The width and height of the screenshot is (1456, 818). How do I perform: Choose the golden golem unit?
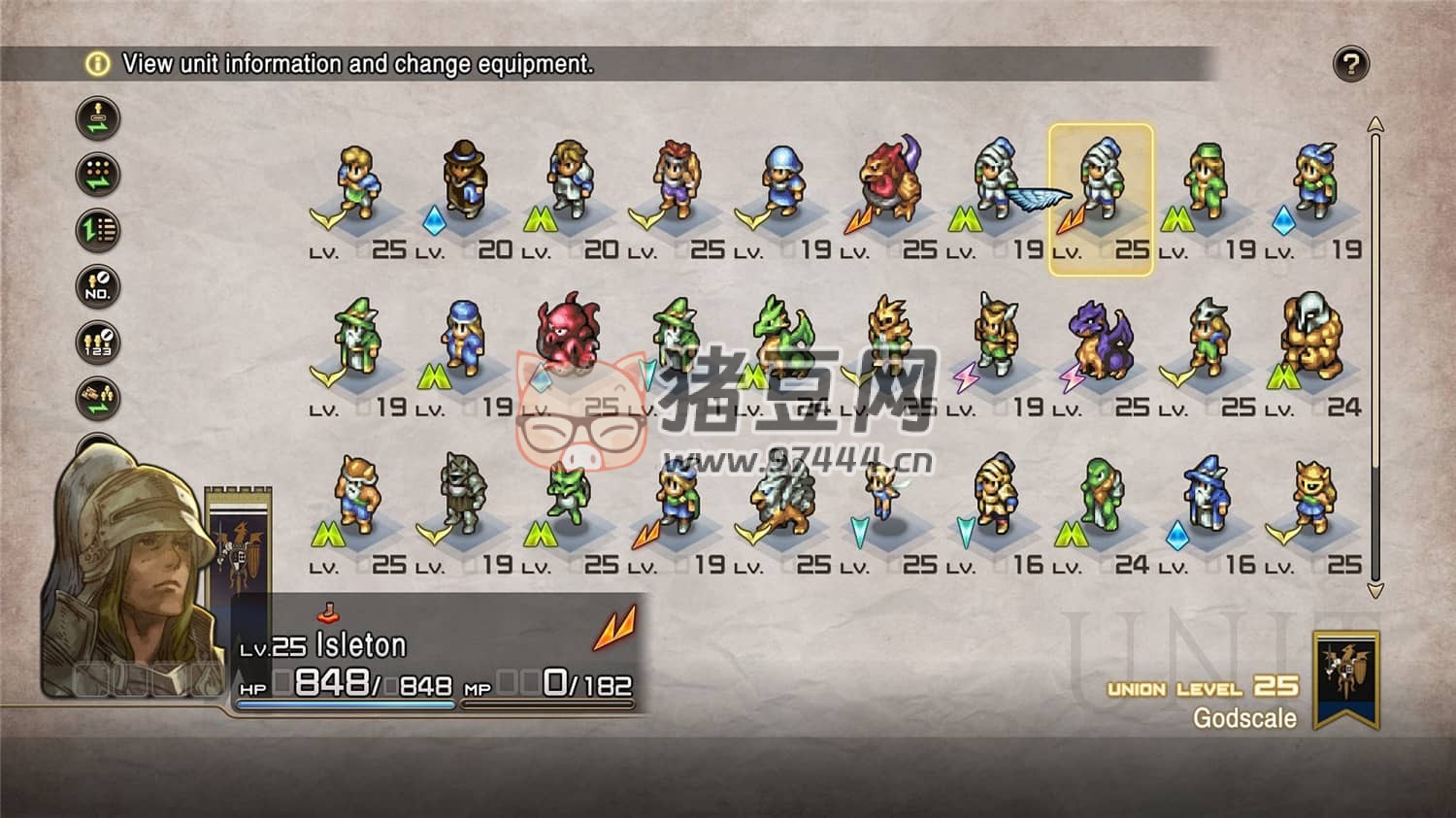[x=1312, y=340]
